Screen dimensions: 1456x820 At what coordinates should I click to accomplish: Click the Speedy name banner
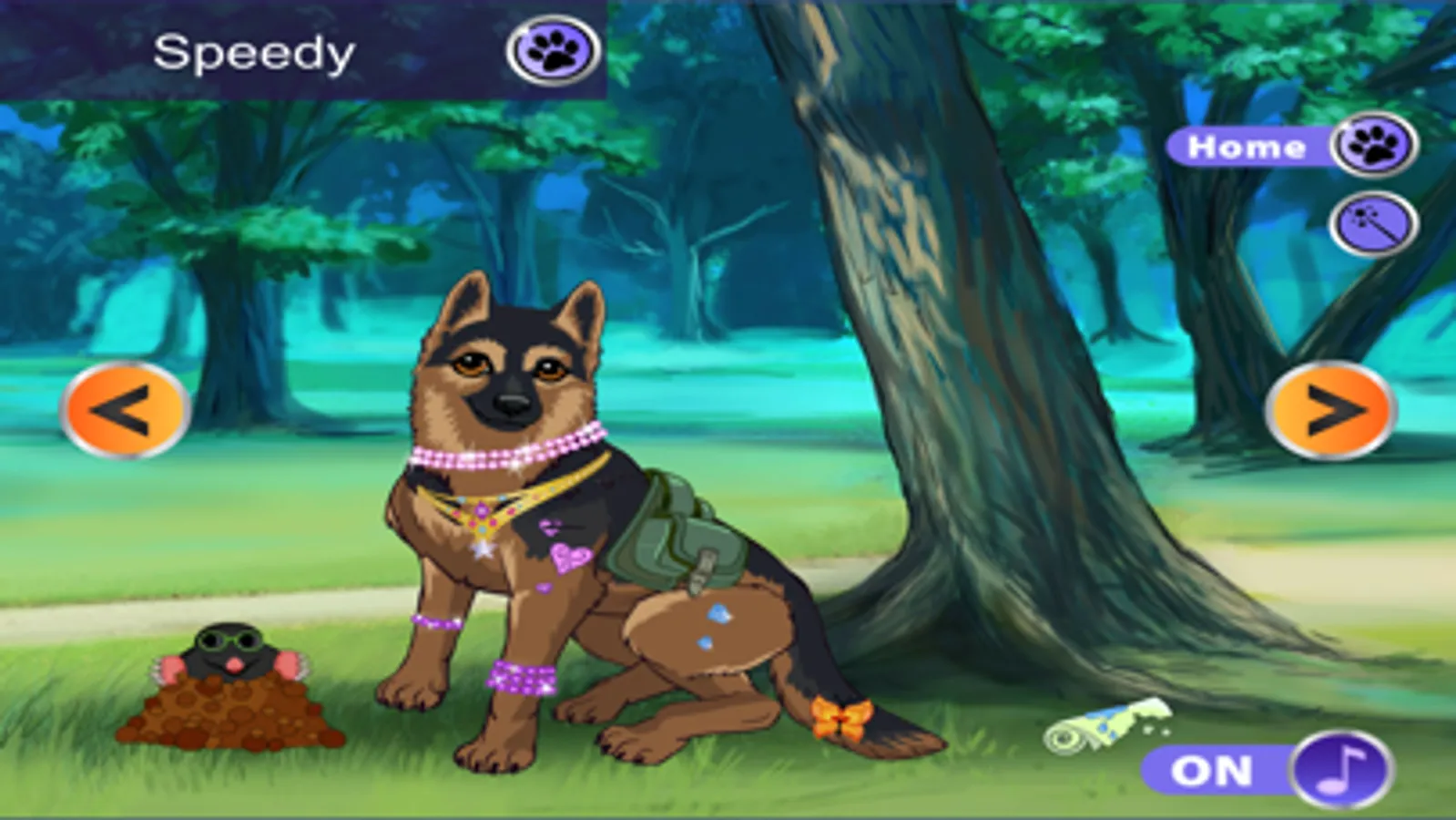[255, 50]
